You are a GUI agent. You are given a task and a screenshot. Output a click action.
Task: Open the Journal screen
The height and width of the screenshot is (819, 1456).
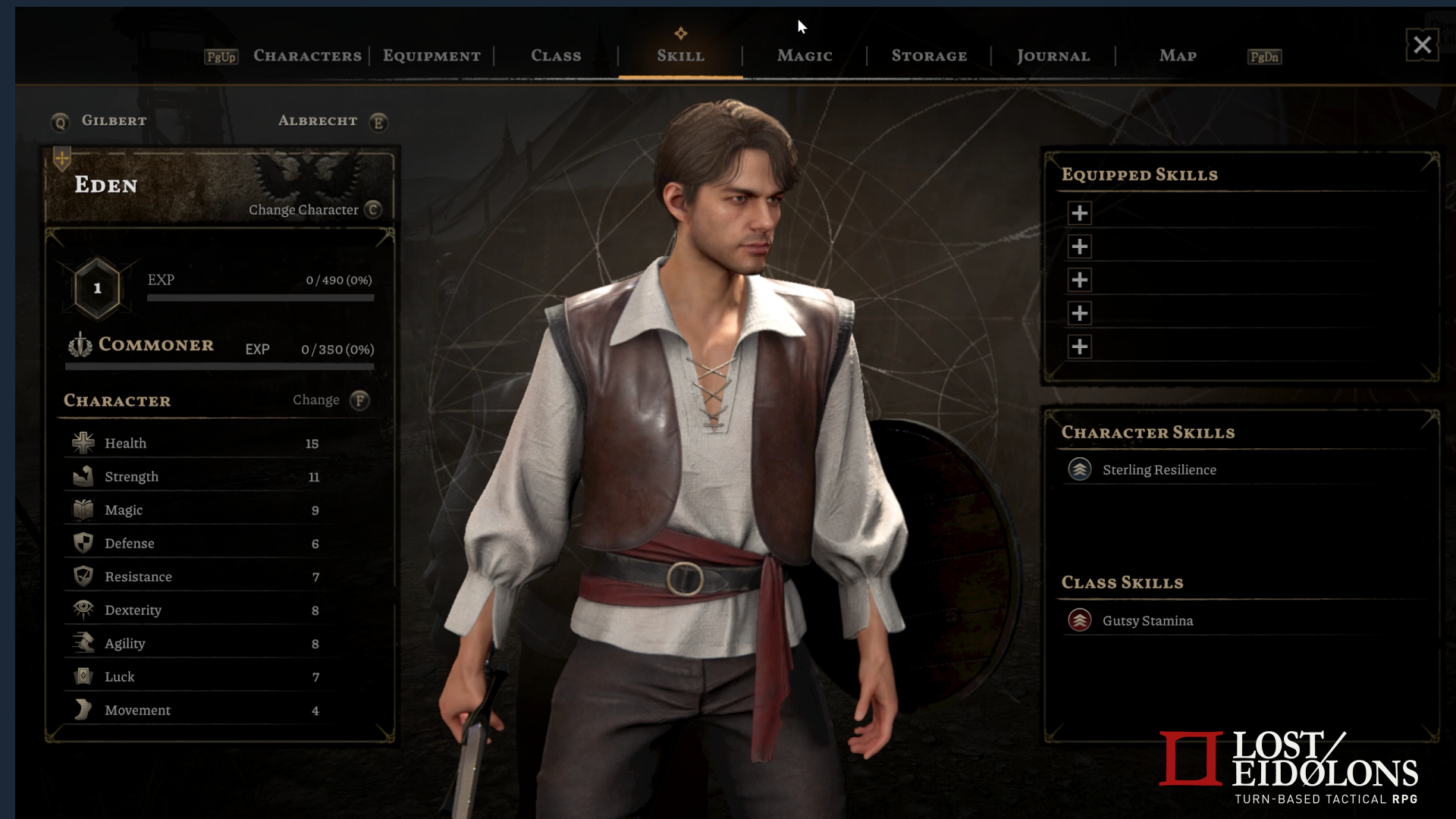click(x=1053, y=55)
